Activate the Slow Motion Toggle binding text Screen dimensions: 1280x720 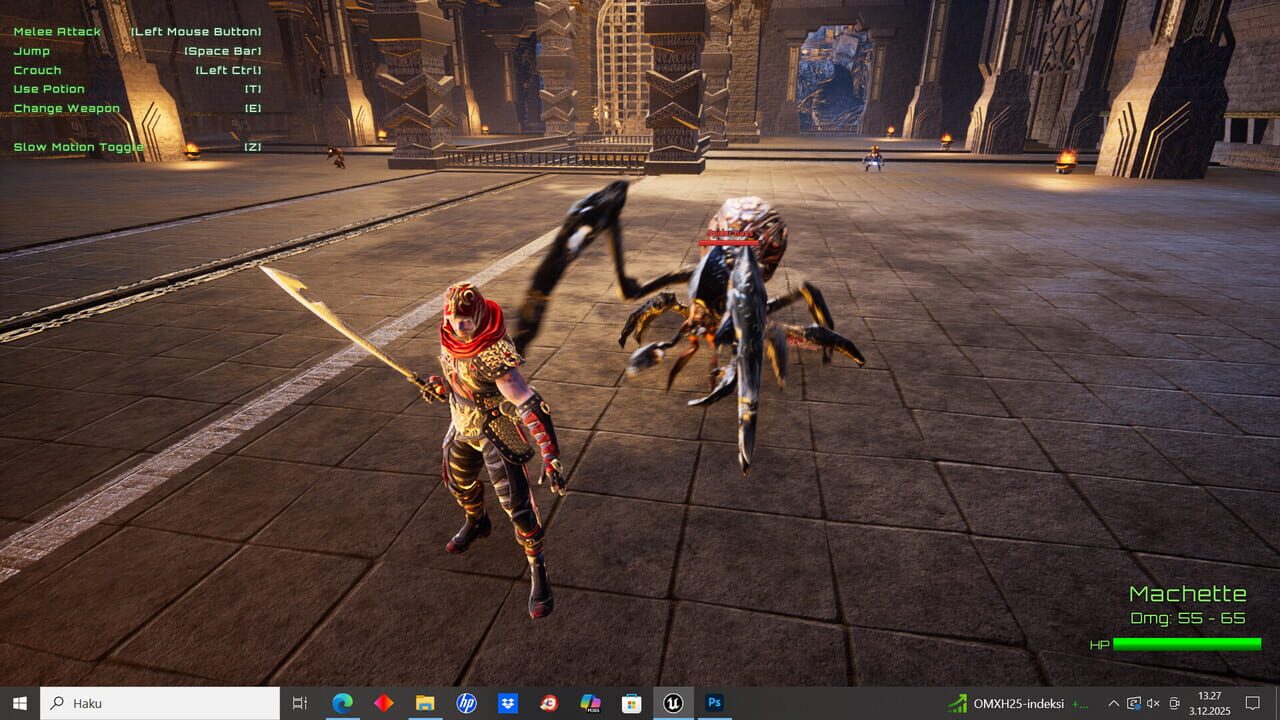click(77, 146)
